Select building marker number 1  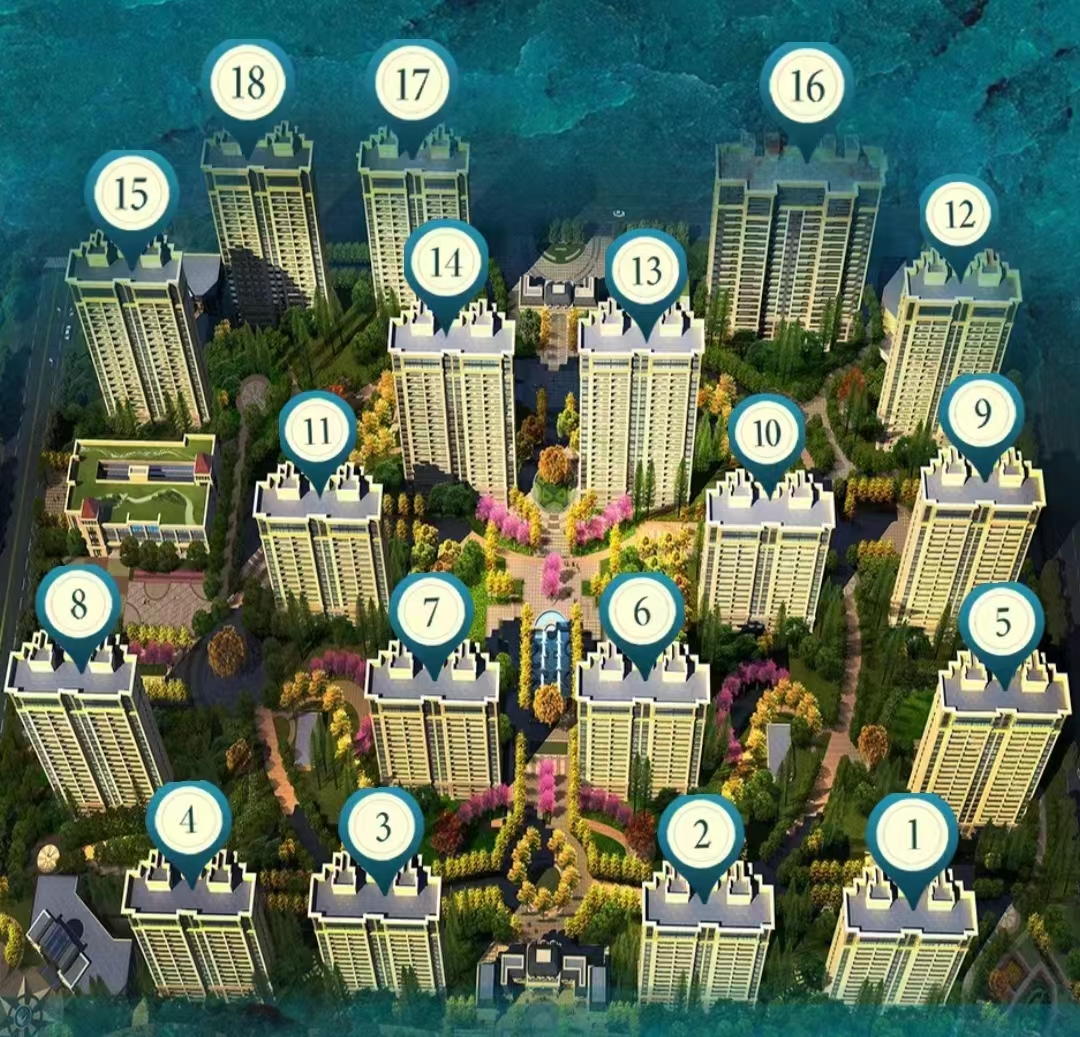tap(912, 837)
